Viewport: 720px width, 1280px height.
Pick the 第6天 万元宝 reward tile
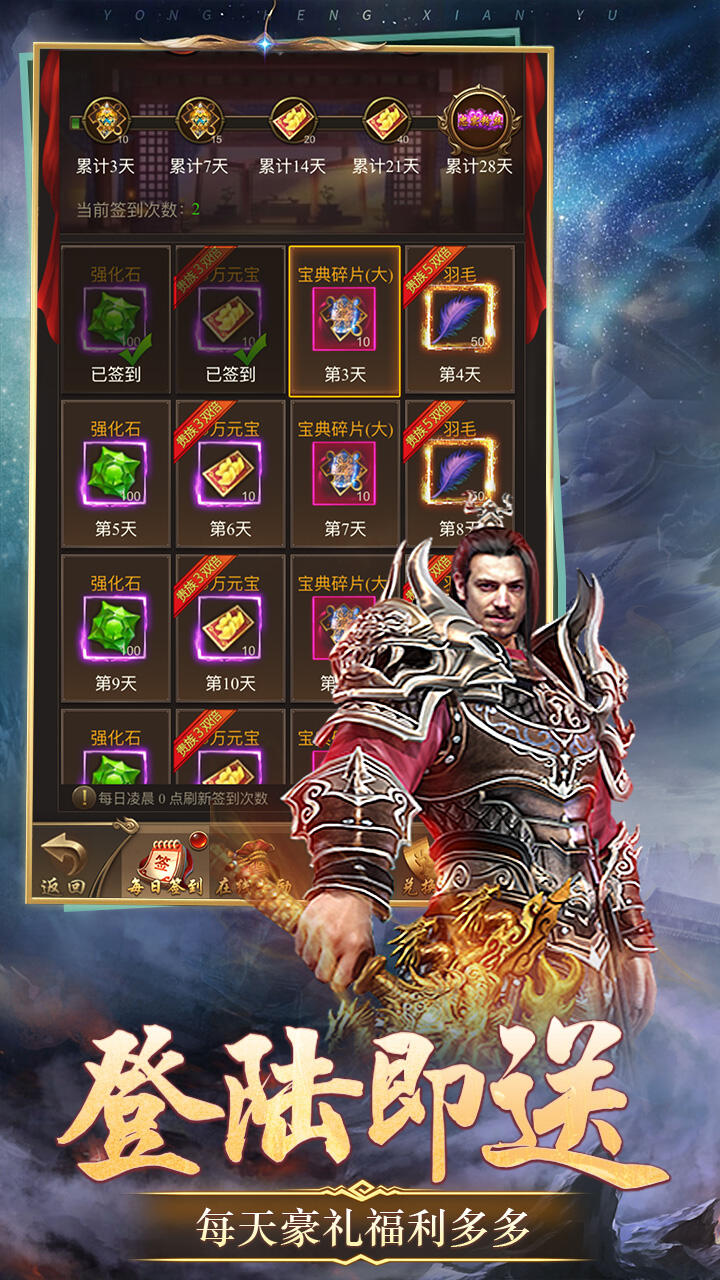point(231,474)
